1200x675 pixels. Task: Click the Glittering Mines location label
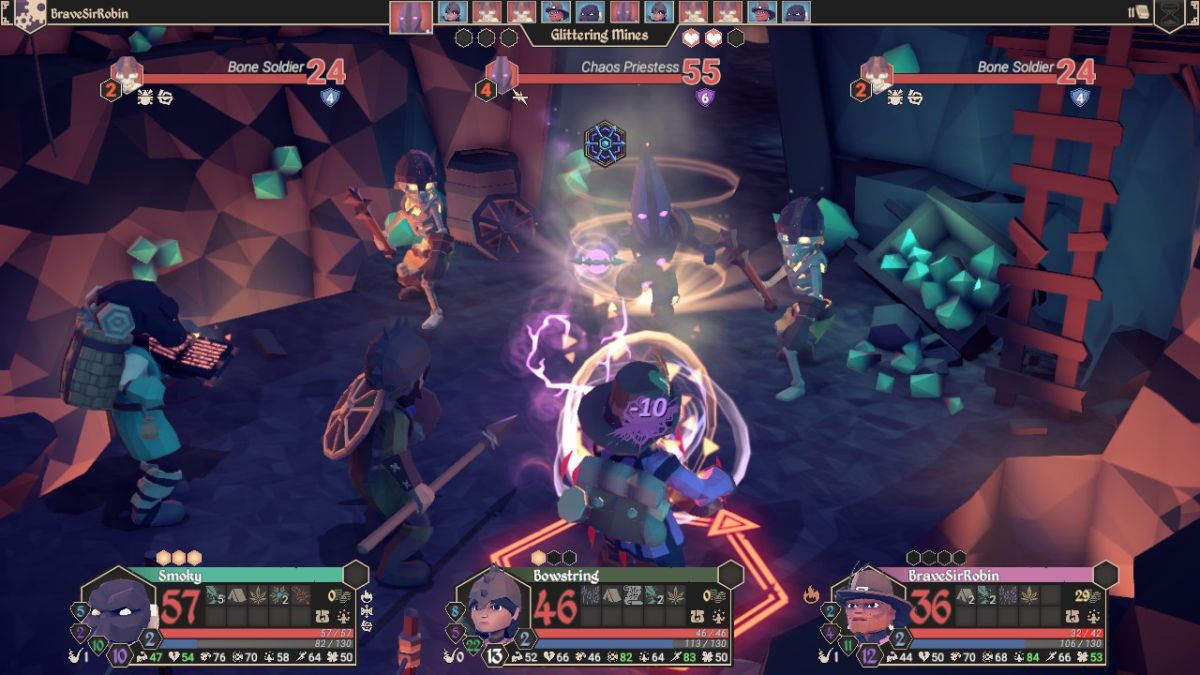[x=598, y=35]
